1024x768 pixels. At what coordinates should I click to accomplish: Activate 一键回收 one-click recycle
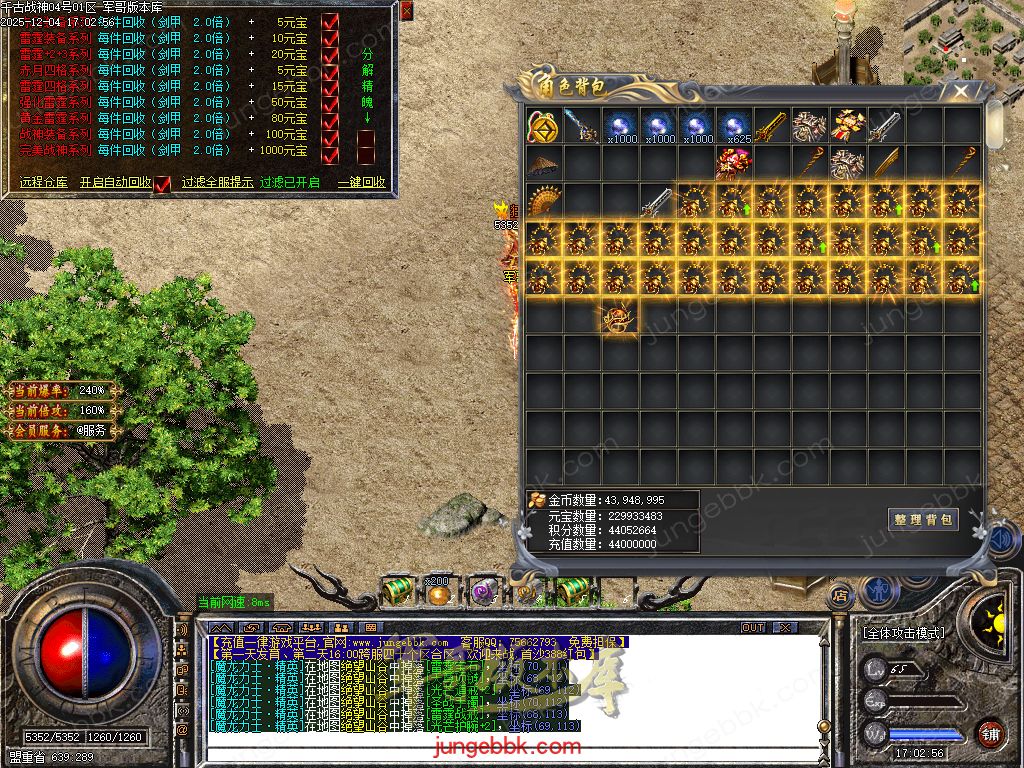click(362, 183)
